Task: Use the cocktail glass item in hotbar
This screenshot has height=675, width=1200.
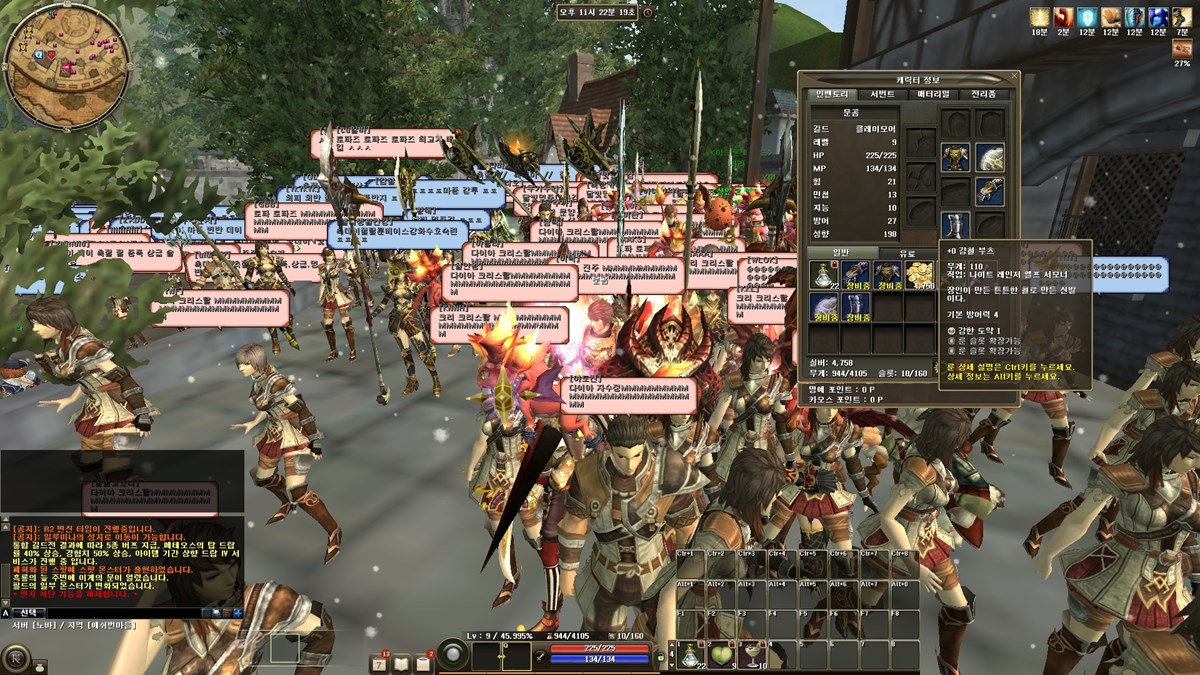Action: [752, 655]
